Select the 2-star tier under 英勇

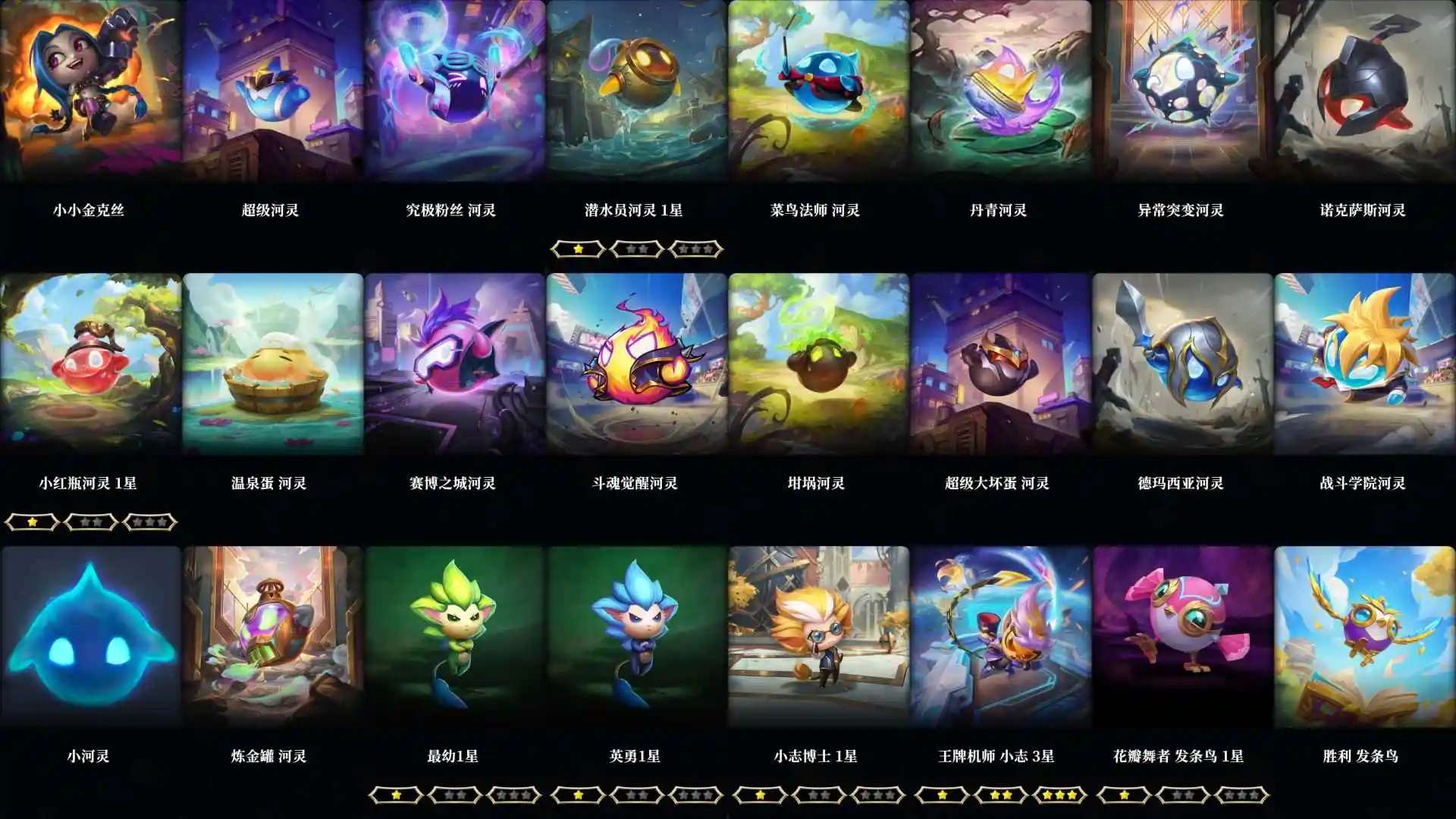point(637,795)
